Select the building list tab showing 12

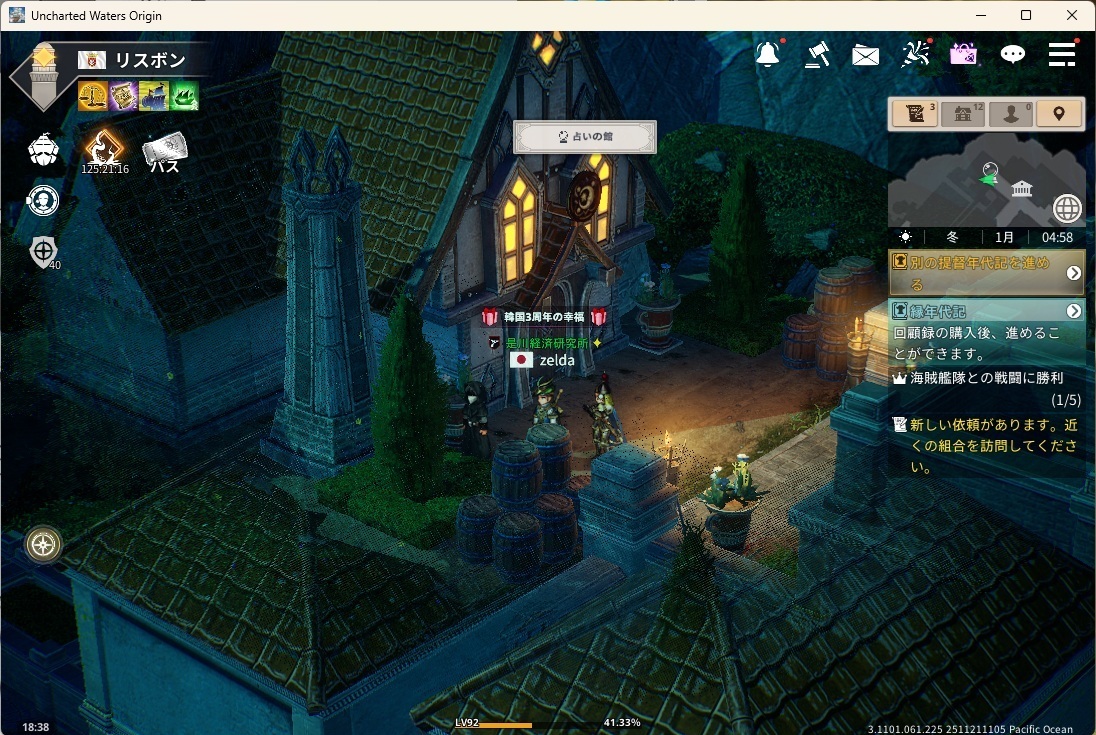pyautogui.click(x=962, y=114)
